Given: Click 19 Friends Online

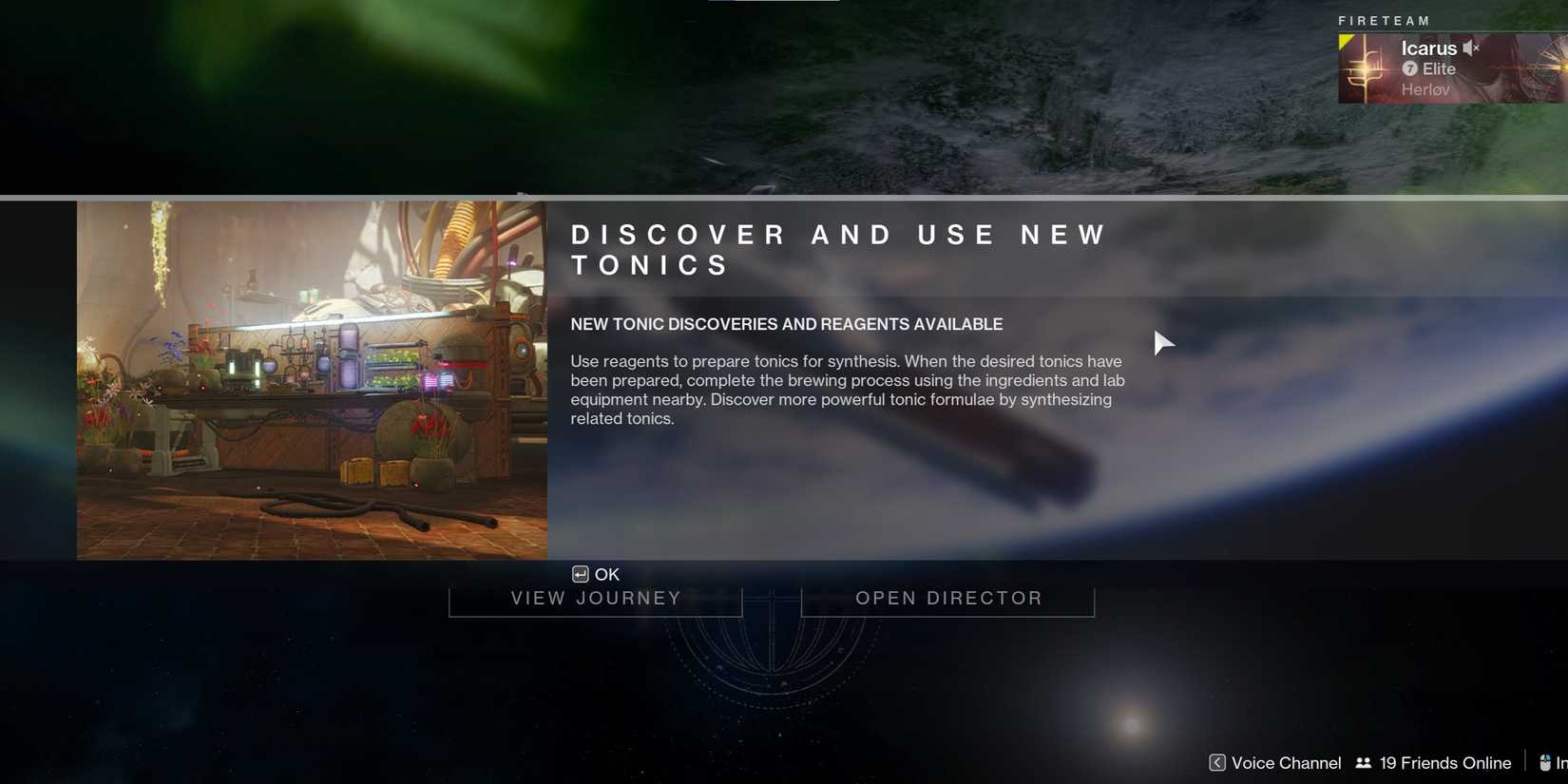Looking at the screenshot, I should pos(1444,762).
